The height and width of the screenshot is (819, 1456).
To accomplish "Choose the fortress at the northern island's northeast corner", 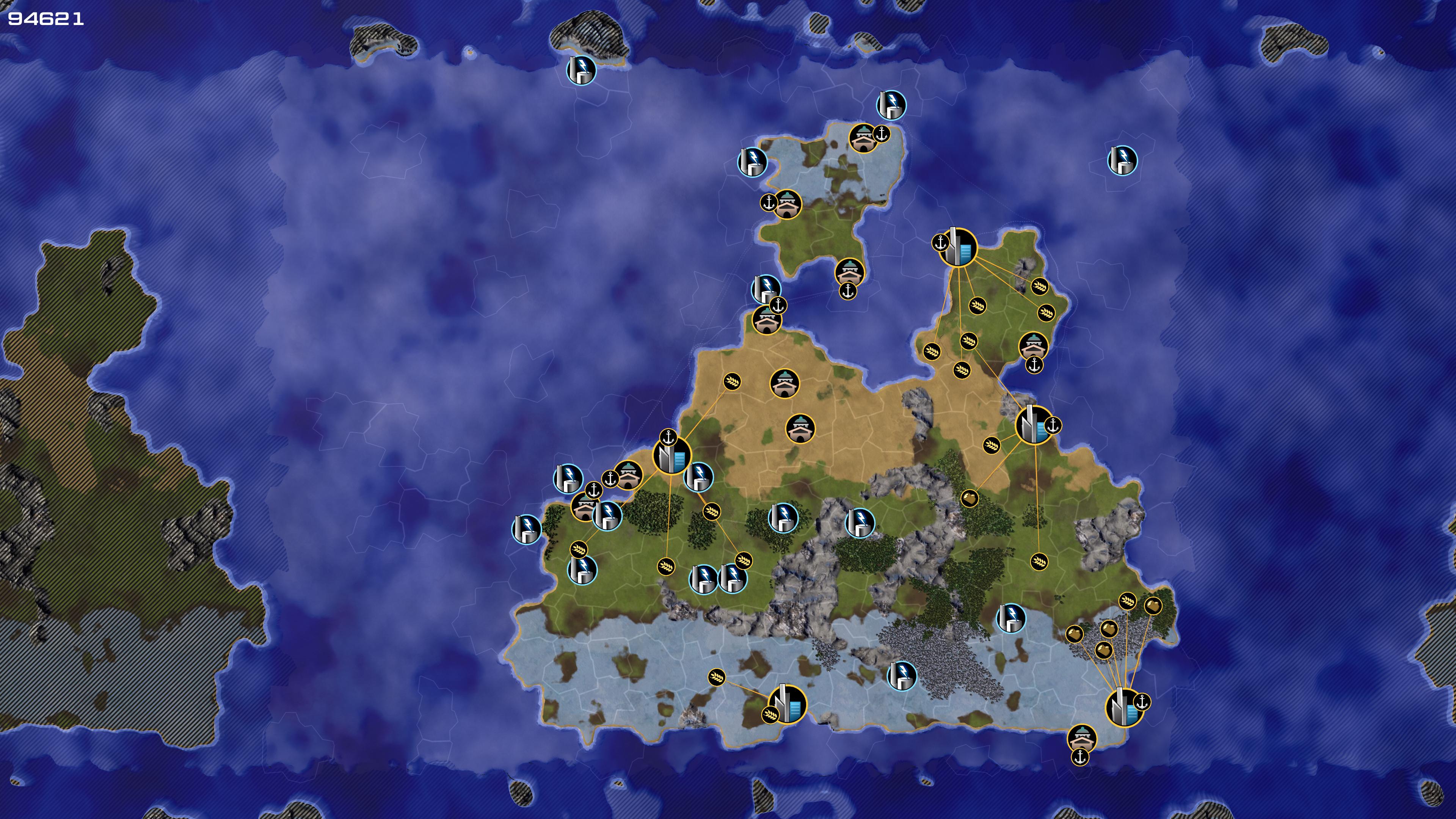I will pyautogui.click(x=863, y=138).
